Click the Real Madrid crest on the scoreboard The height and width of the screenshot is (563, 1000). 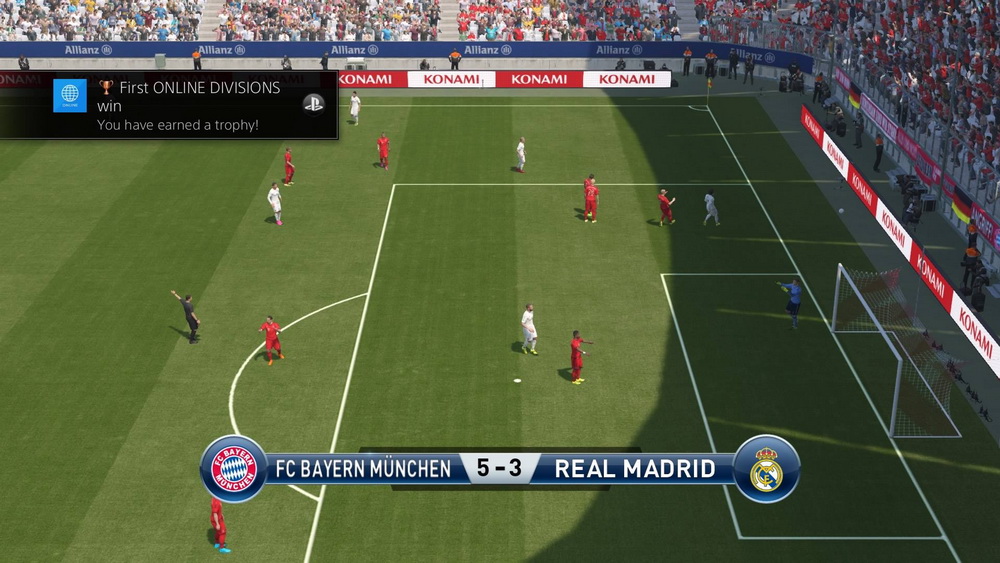pos(766,468)
